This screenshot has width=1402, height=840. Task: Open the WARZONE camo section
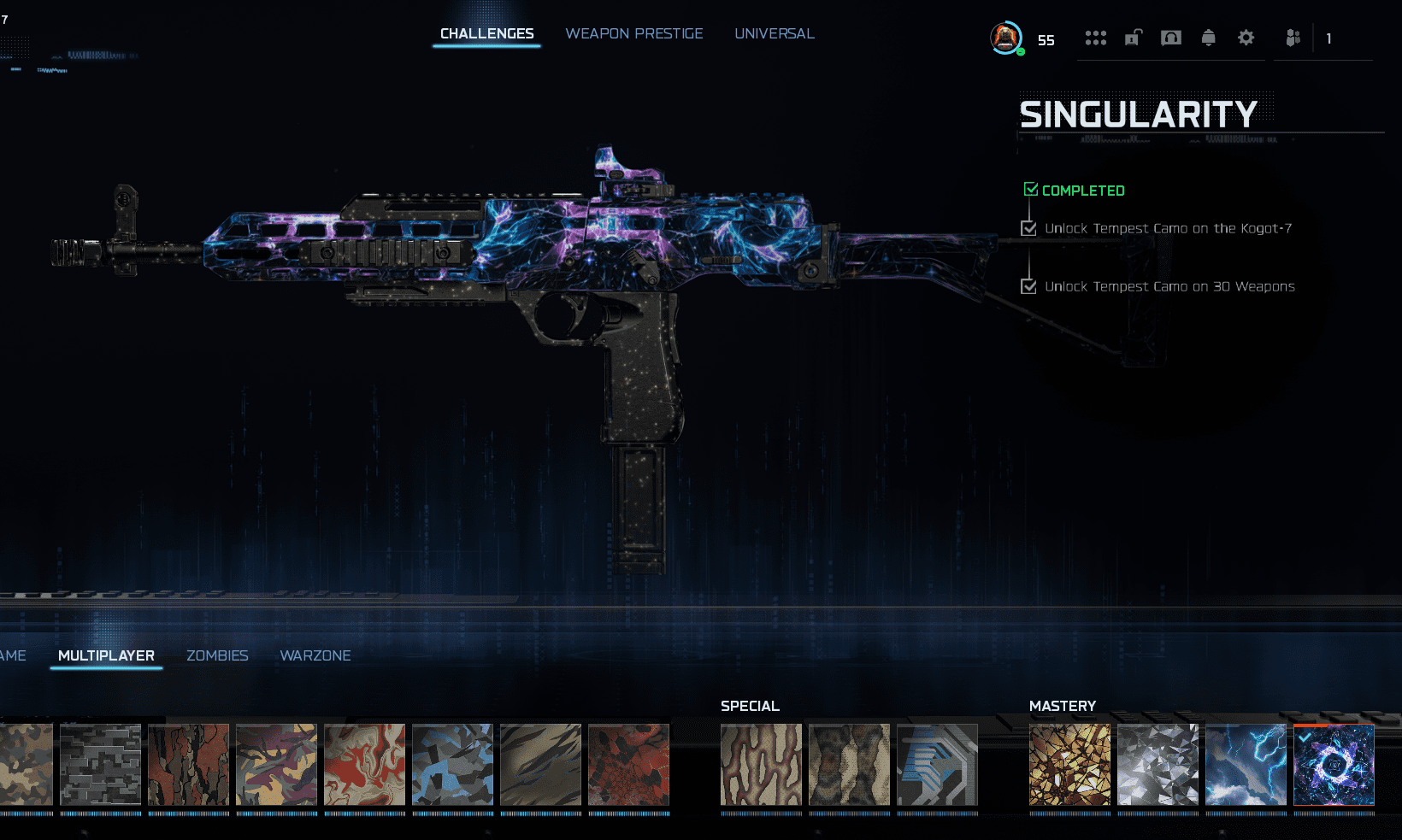coord(315,655)
